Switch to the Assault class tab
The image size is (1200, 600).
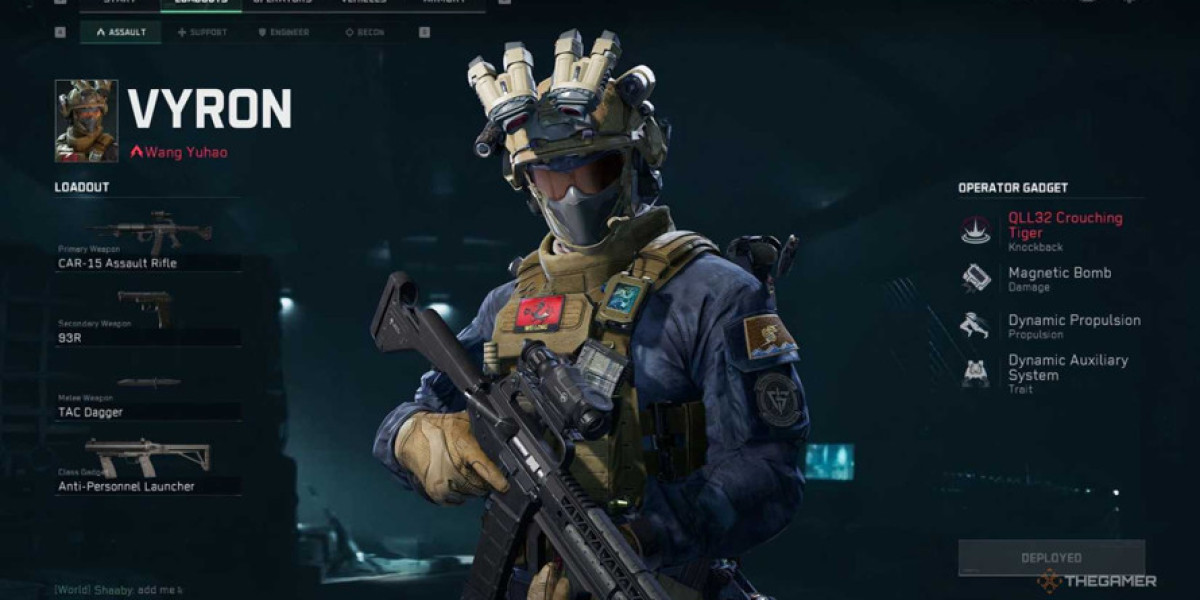(121, 32)
